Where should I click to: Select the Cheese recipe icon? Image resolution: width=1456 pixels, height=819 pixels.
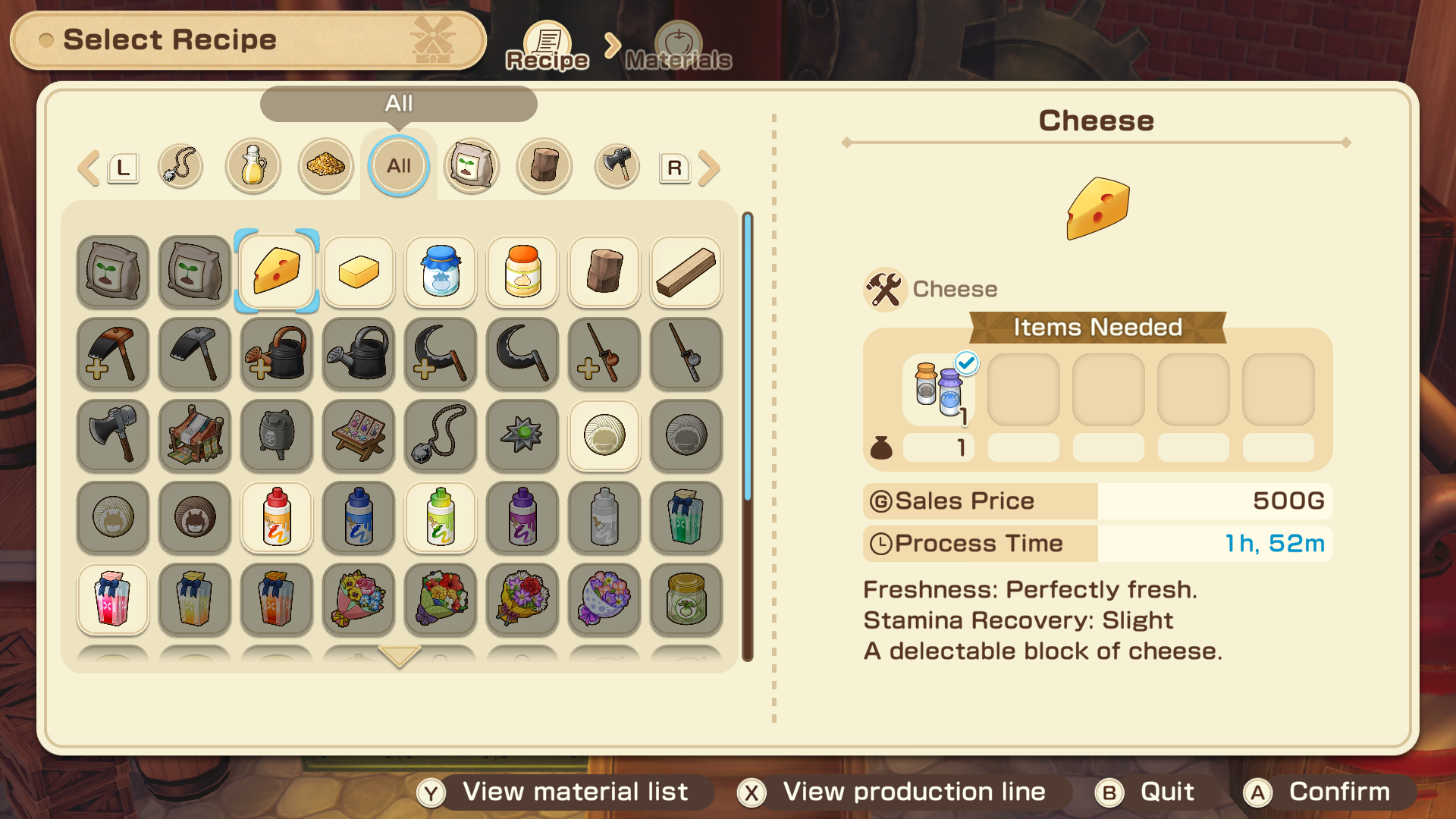click(x=277, y=271)
